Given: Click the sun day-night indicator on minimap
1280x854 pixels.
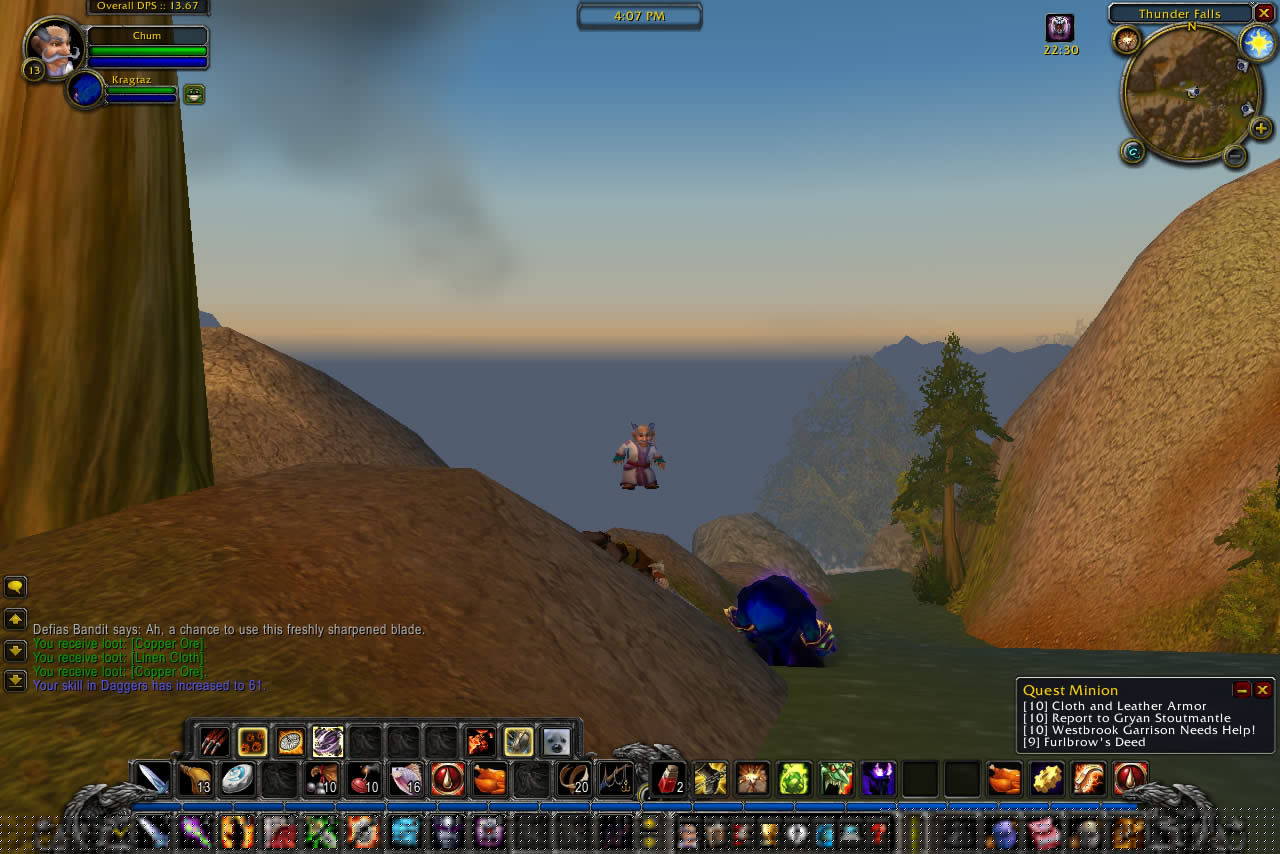Looking at the screenshot, I should click(x=1258, y=43).
